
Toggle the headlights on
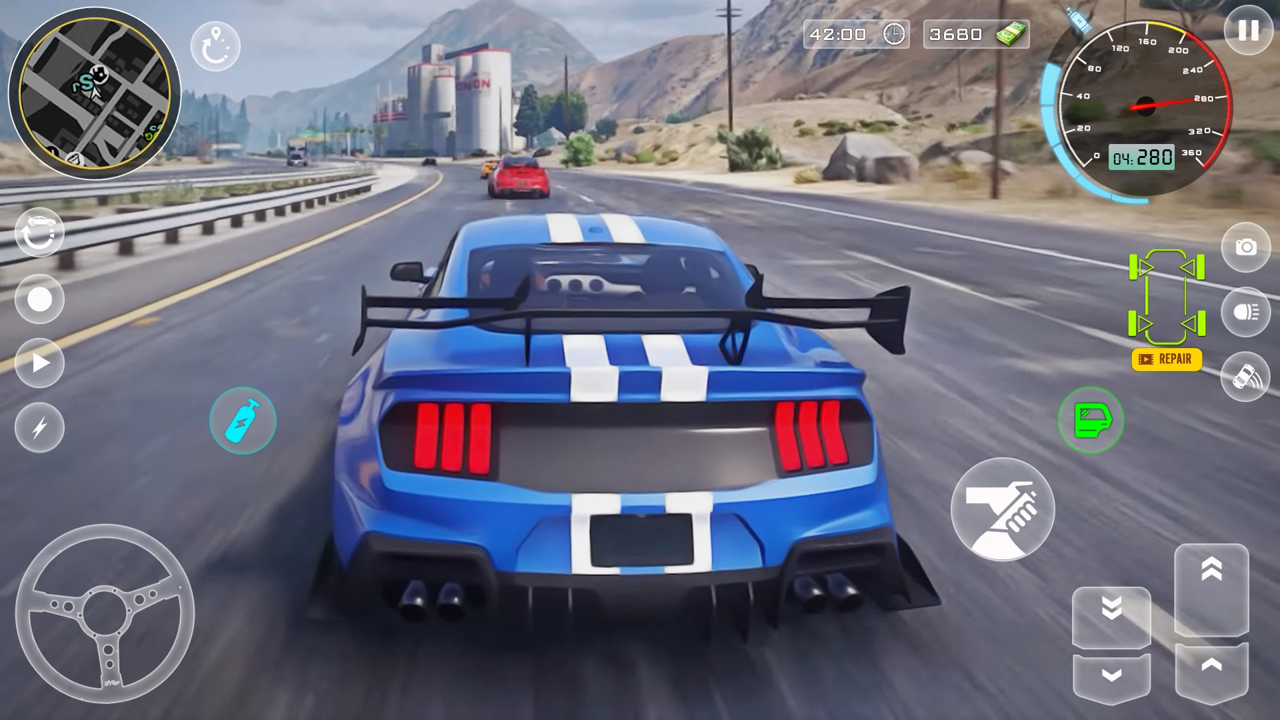pyautogui.click(x=1246, y=312)
